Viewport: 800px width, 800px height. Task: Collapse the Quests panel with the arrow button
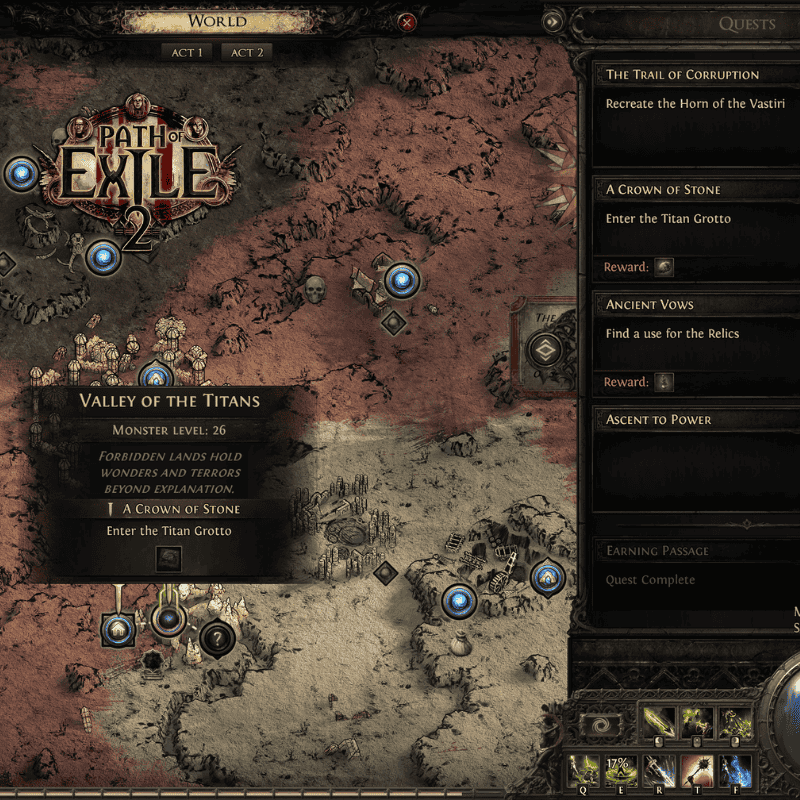pos(552,21)
